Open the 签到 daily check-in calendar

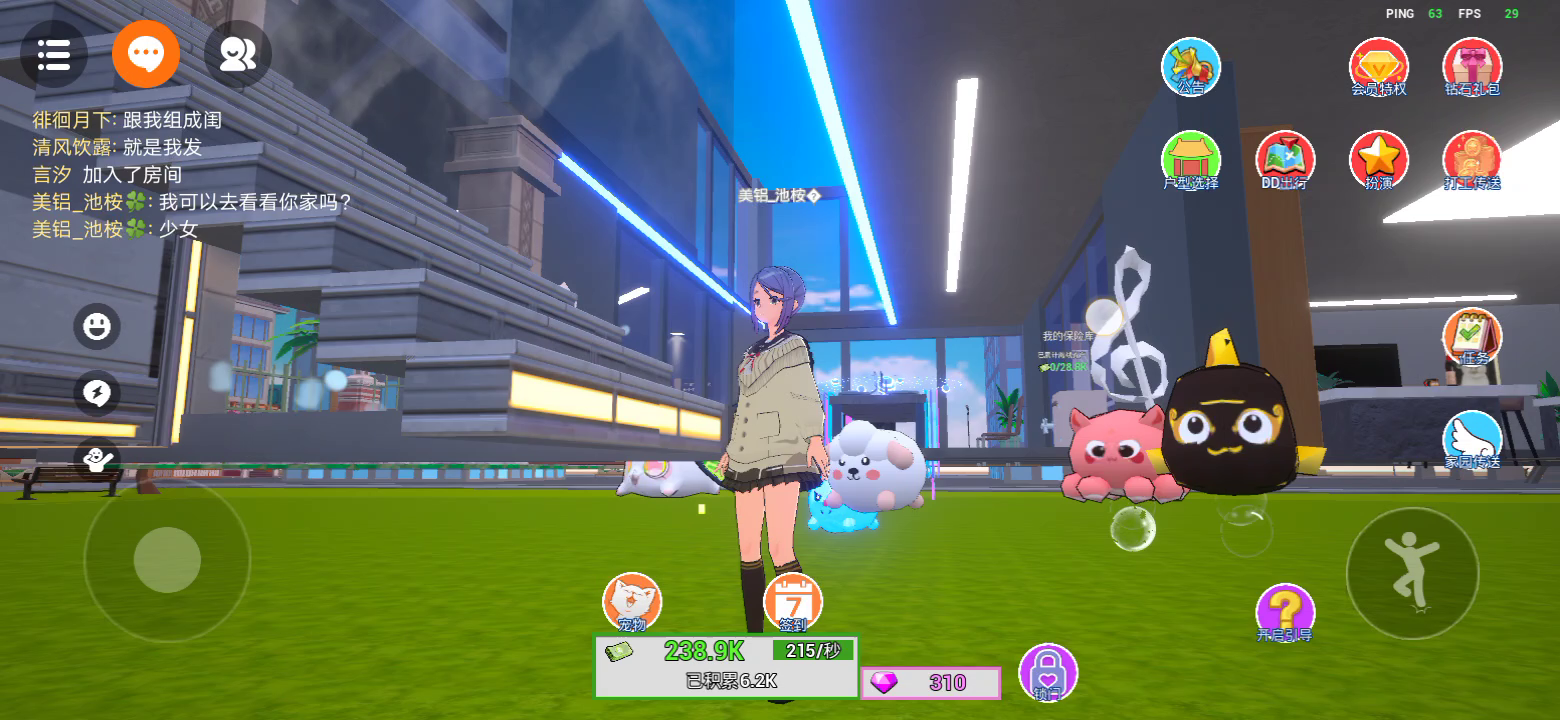[x=793, y=602]
